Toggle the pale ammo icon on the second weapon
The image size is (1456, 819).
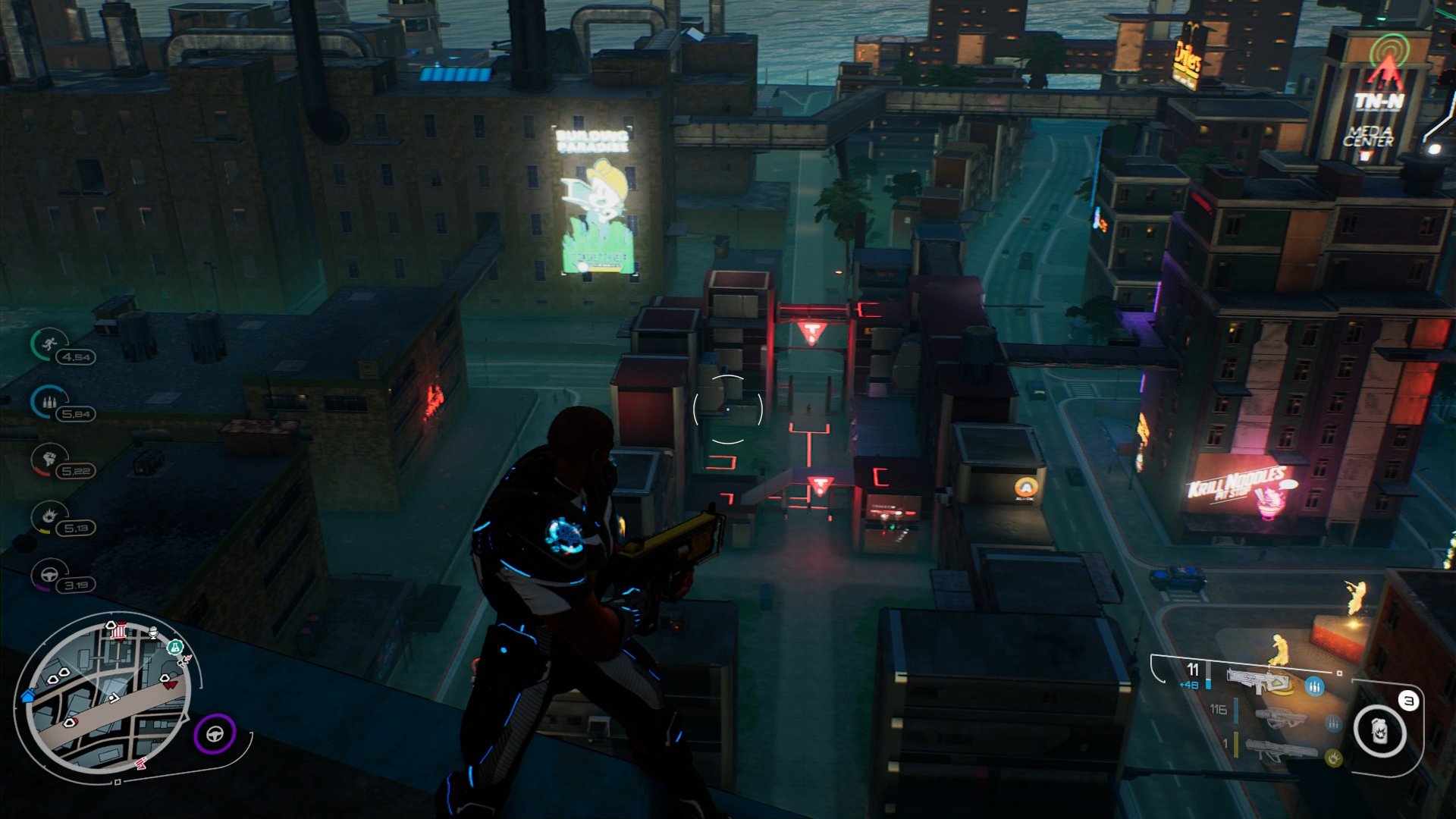tap(1333, 722)
